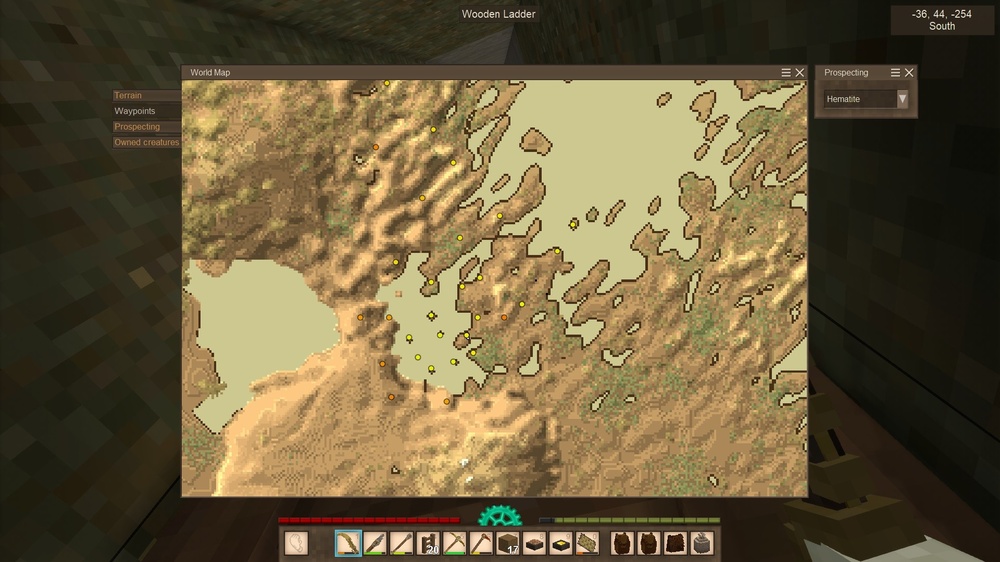Click the coordinates display box
Screen dimensions: 1000x562
pos(942,20)
